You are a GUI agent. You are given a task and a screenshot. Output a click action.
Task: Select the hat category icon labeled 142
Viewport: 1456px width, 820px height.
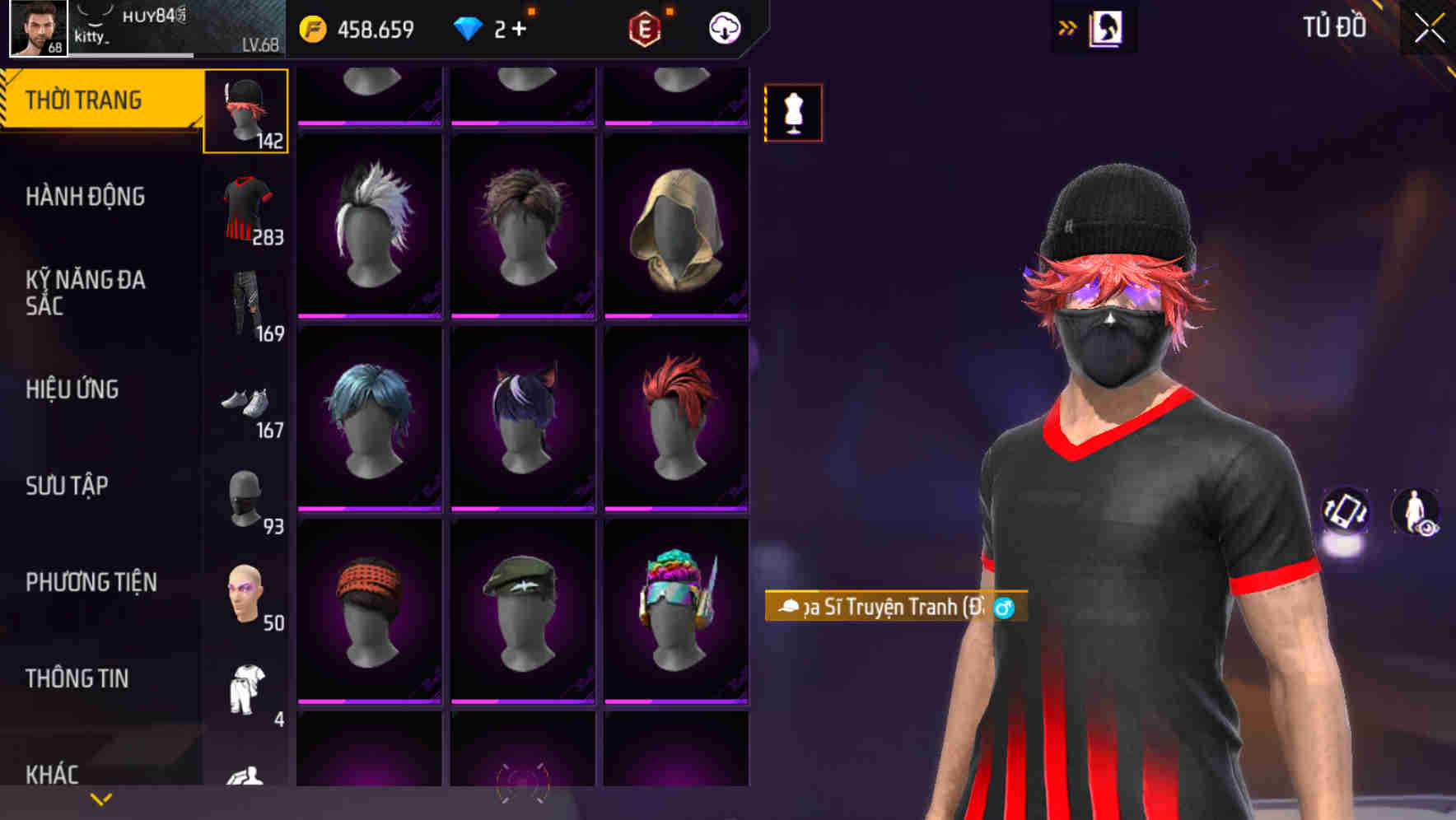(x=245, y=111)
